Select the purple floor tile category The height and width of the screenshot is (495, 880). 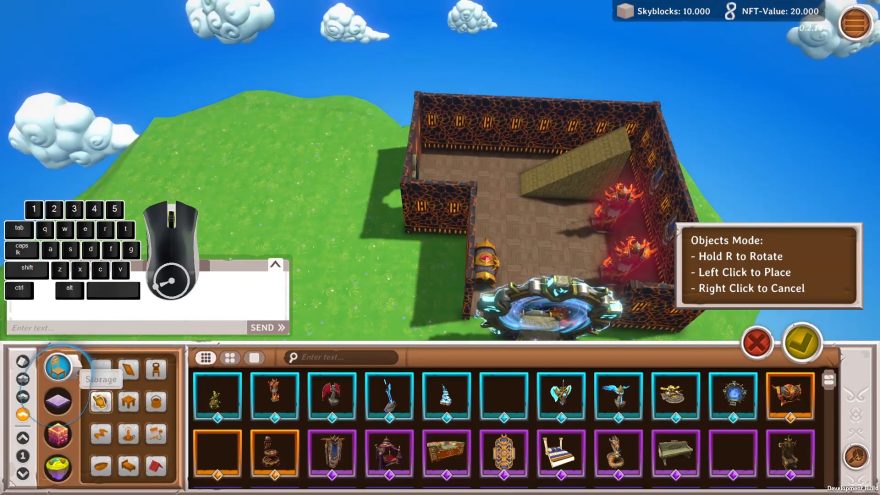58,402
